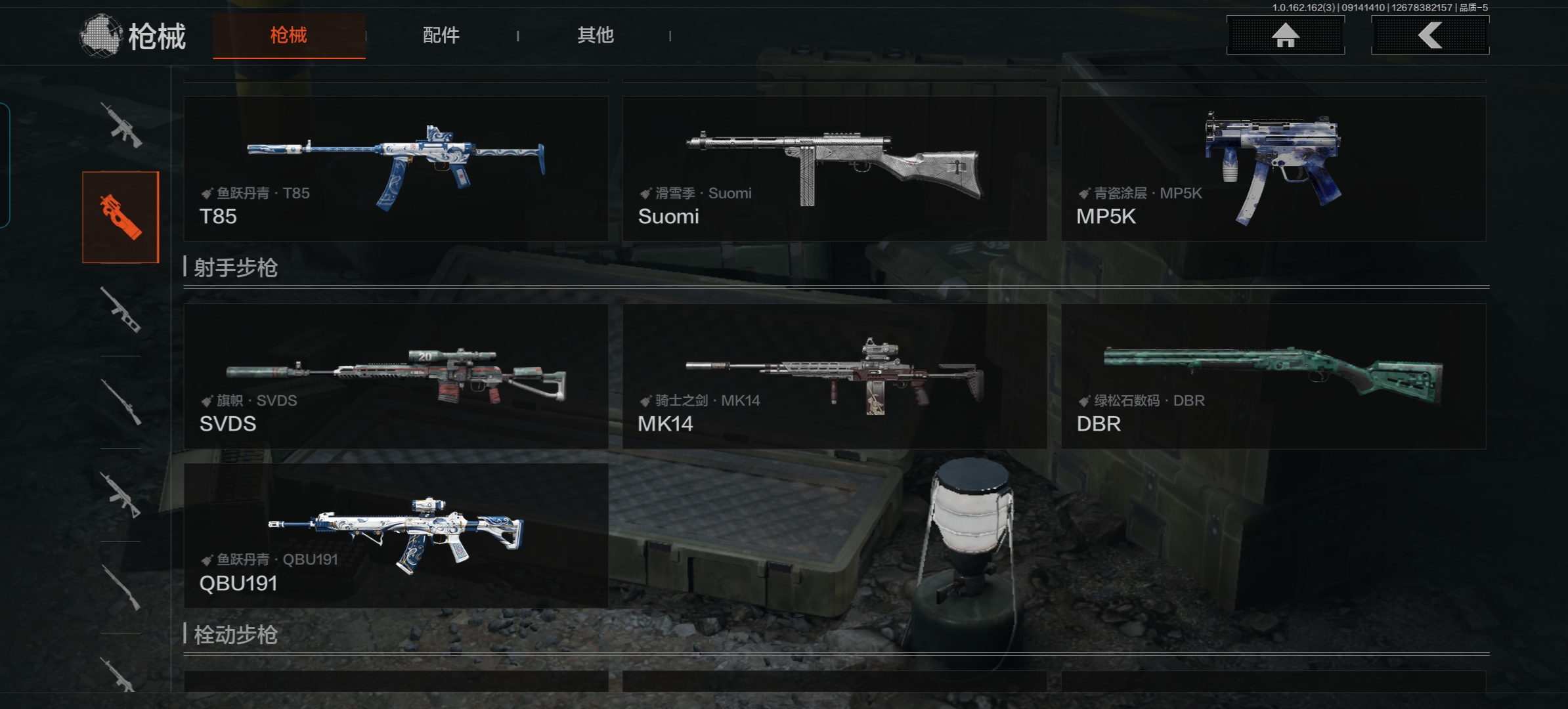Viewport: 1568px width, 709px height.
Task: Click the back arrow button
Action: [x=1429, y=35]
